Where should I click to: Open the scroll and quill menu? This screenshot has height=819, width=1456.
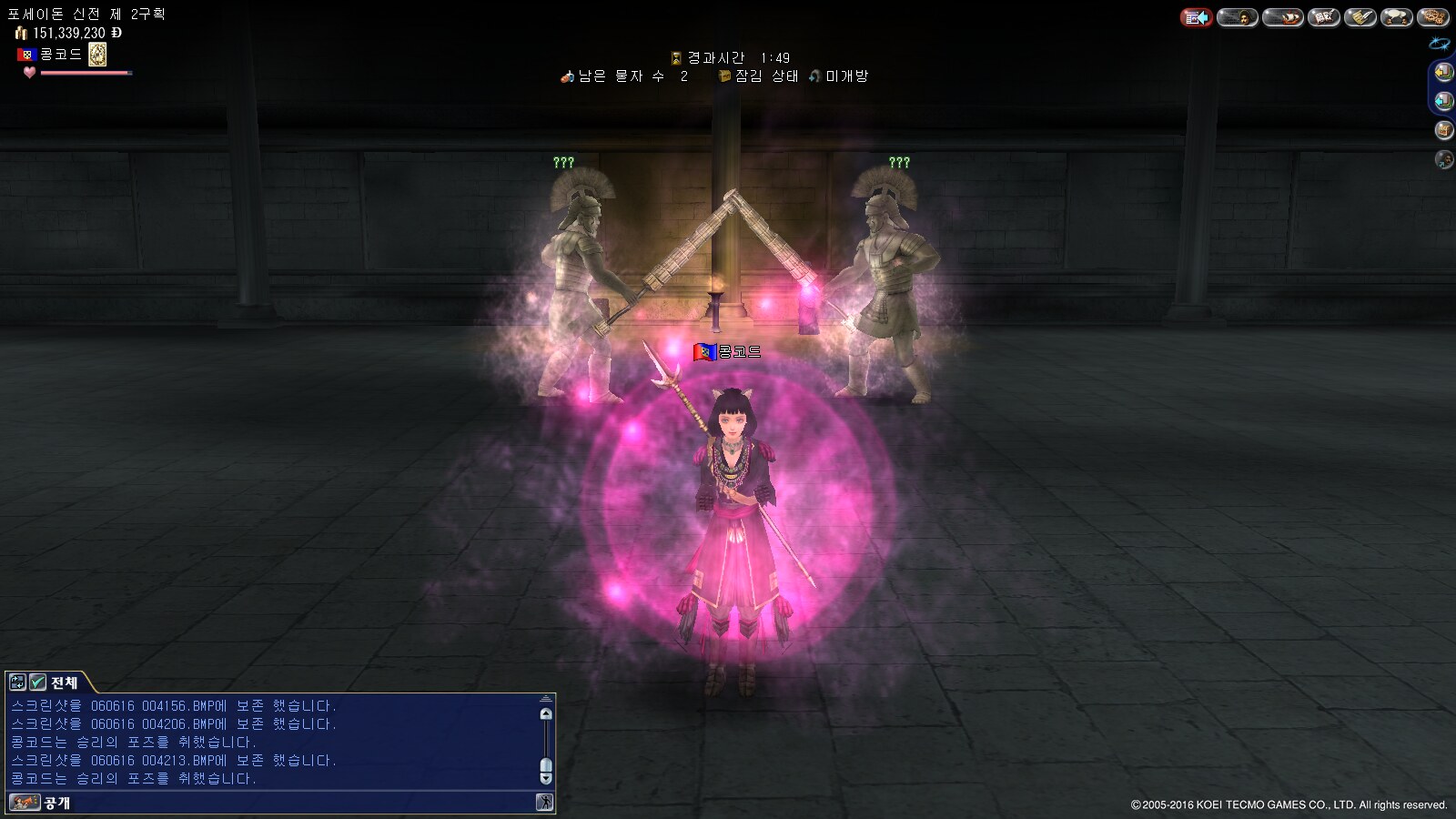[x=1360, y=17]
